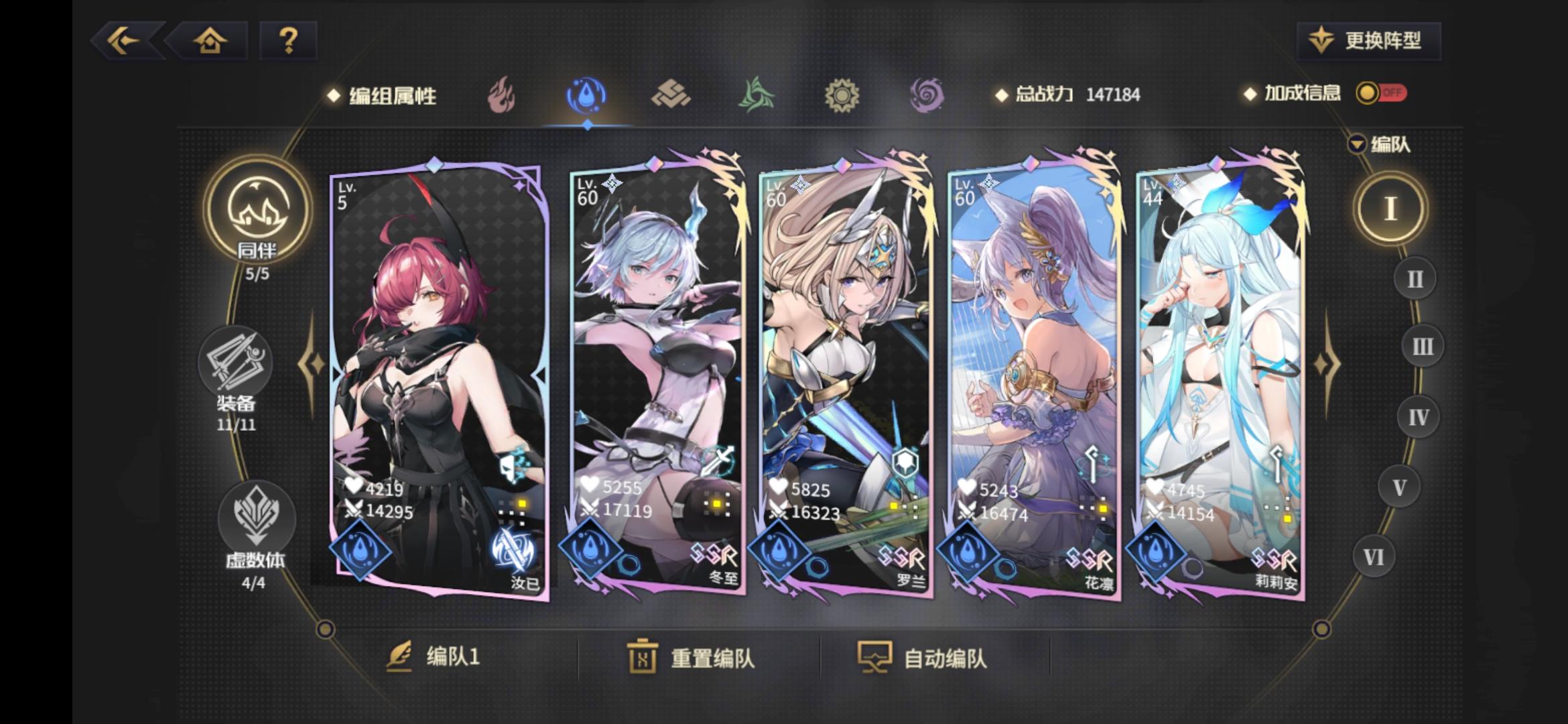The width and height of the screenshot is (1568, 724).
Task: Select the water element filter icon
Action: tap(585, 95)
